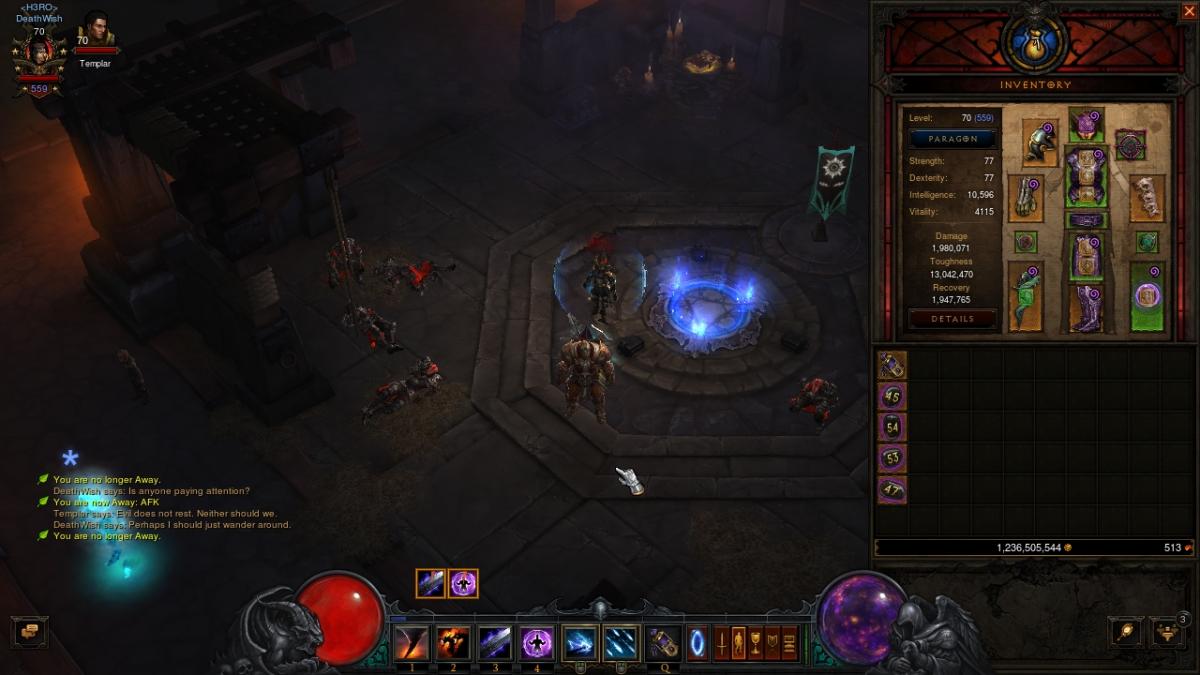Close the Inventory panel
This screenshot has height=675, width=1200.
pos(1188,11)
